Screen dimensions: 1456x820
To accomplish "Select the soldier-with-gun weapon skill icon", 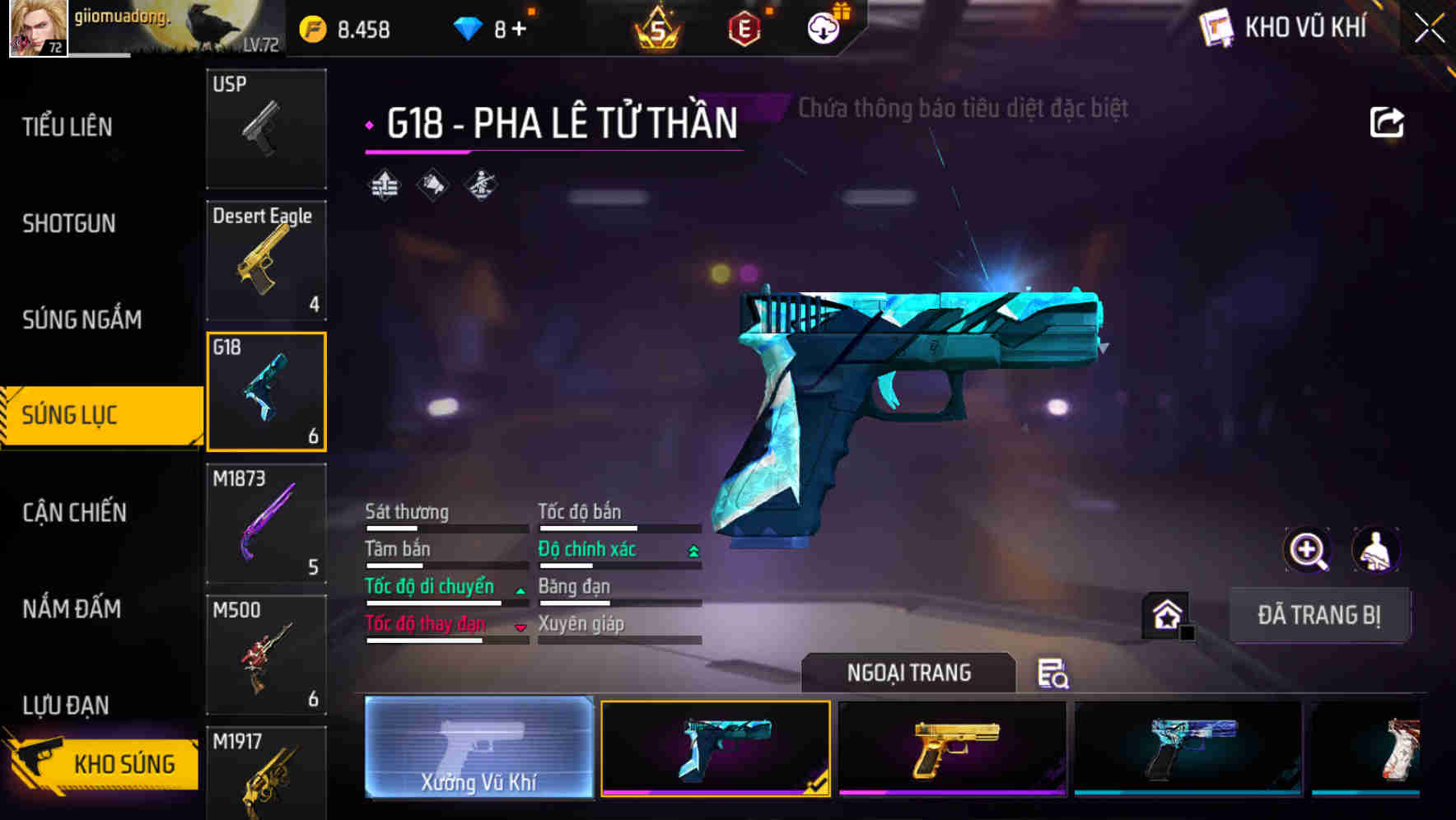I will pyautogui.click(x=480, y=186).
